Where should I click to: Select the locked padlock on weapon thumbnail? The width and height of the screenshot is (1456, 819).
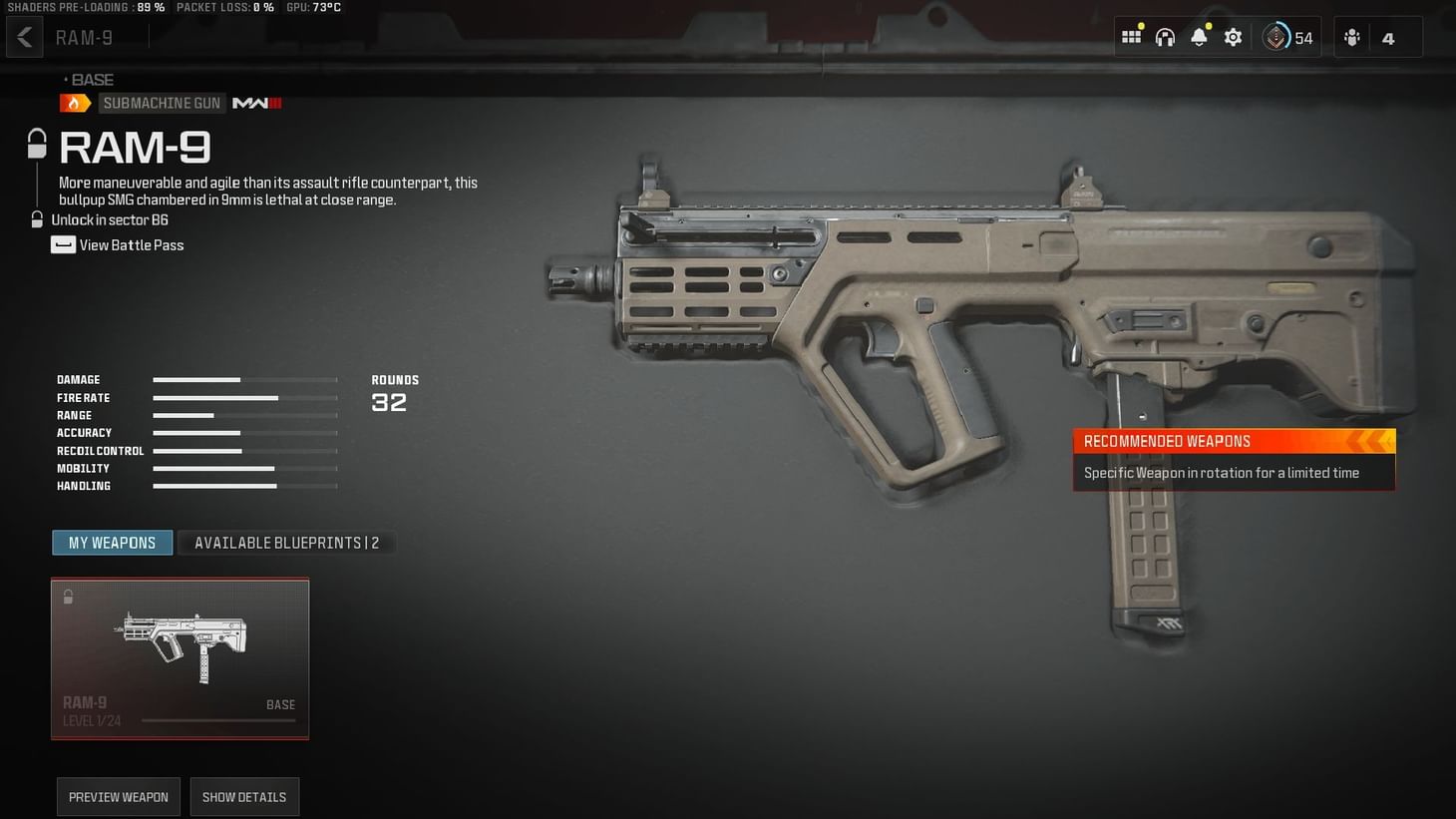[68, 596]
